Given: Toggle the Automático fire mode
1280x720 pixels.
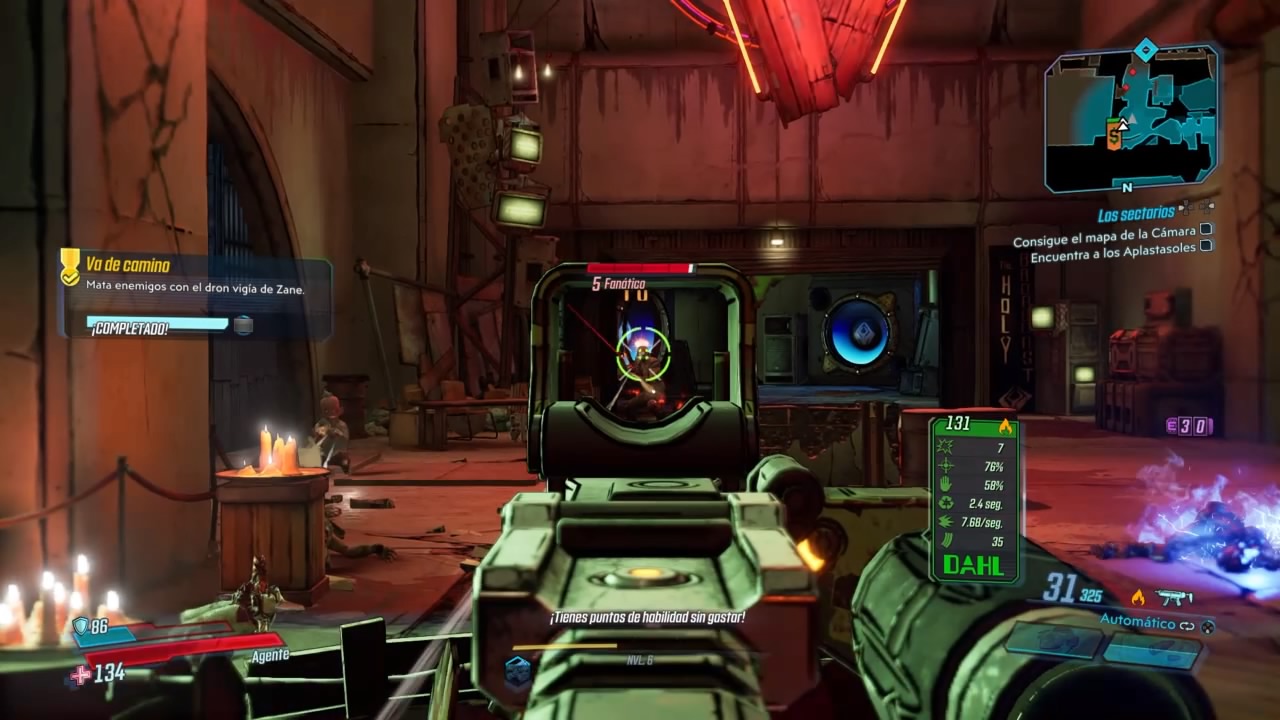Looking at the screenshot, I should click(x=1138, y=621).
